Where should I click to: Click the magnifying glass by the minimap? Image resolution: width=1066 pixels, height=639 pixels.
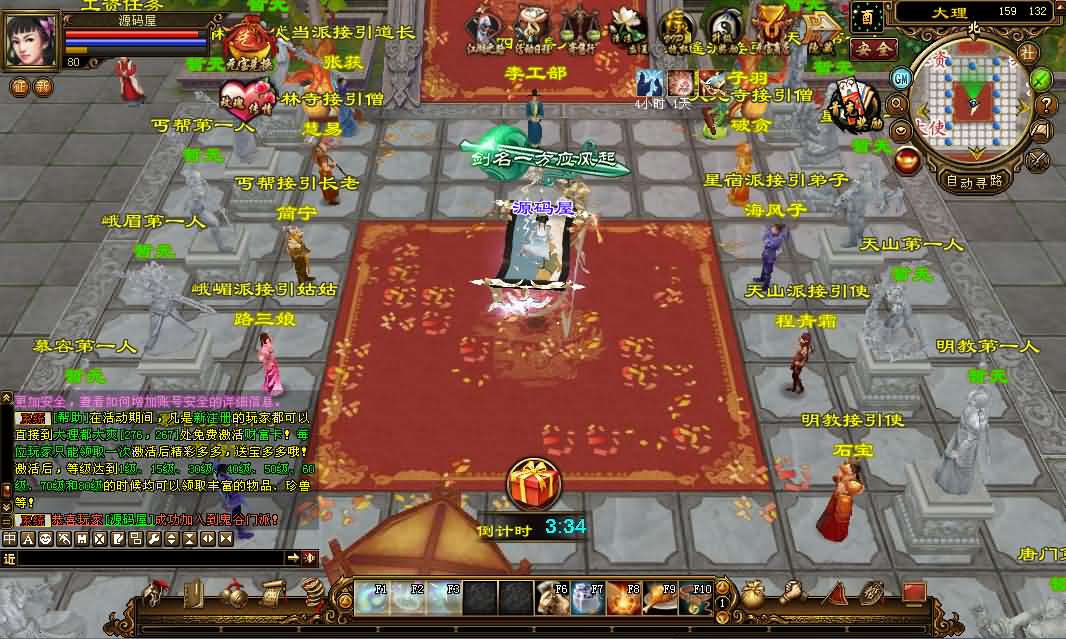pos(897,103)
